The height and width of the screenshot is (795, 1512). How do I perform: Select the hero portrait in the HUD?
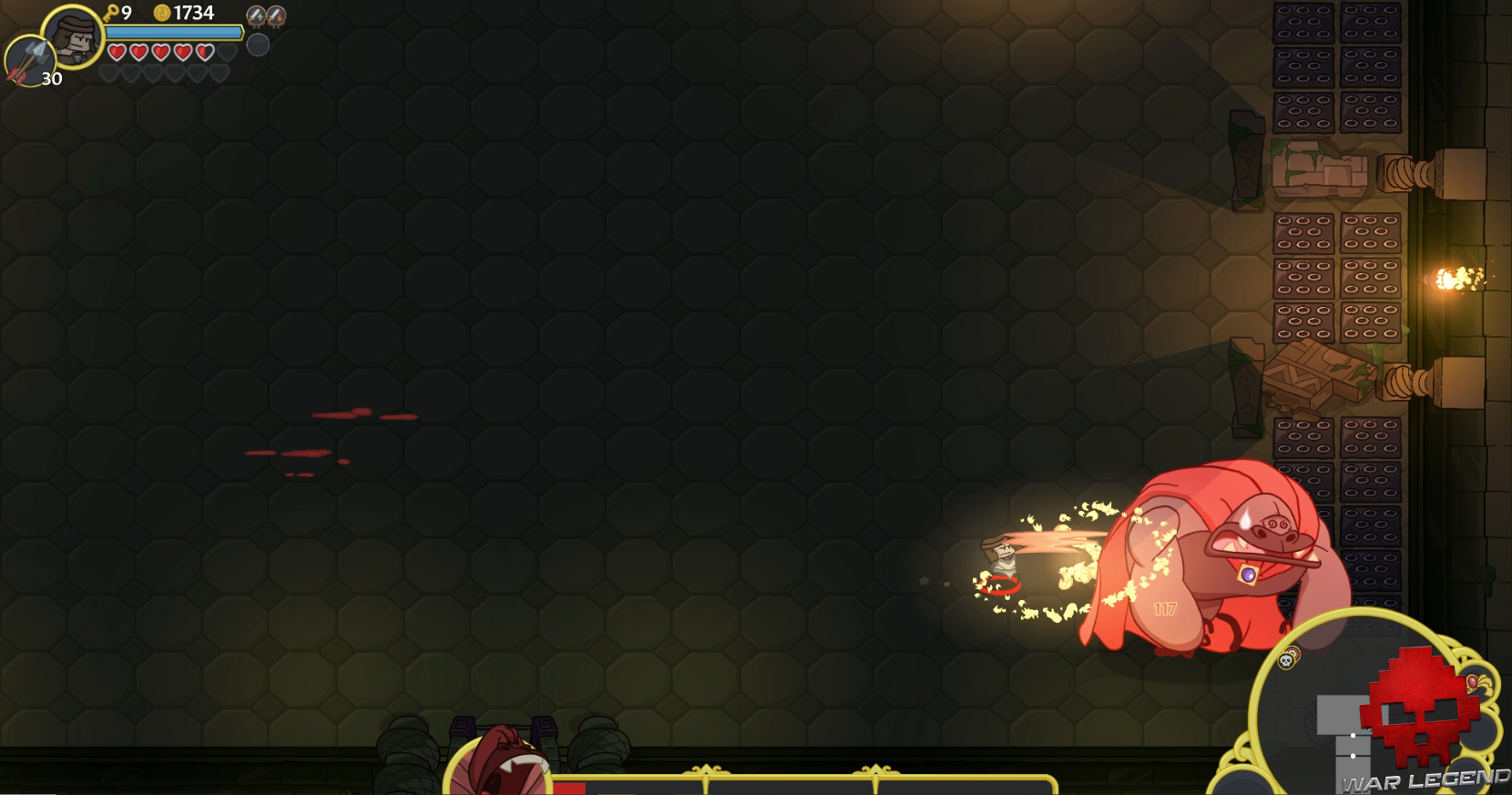[77, 42]
